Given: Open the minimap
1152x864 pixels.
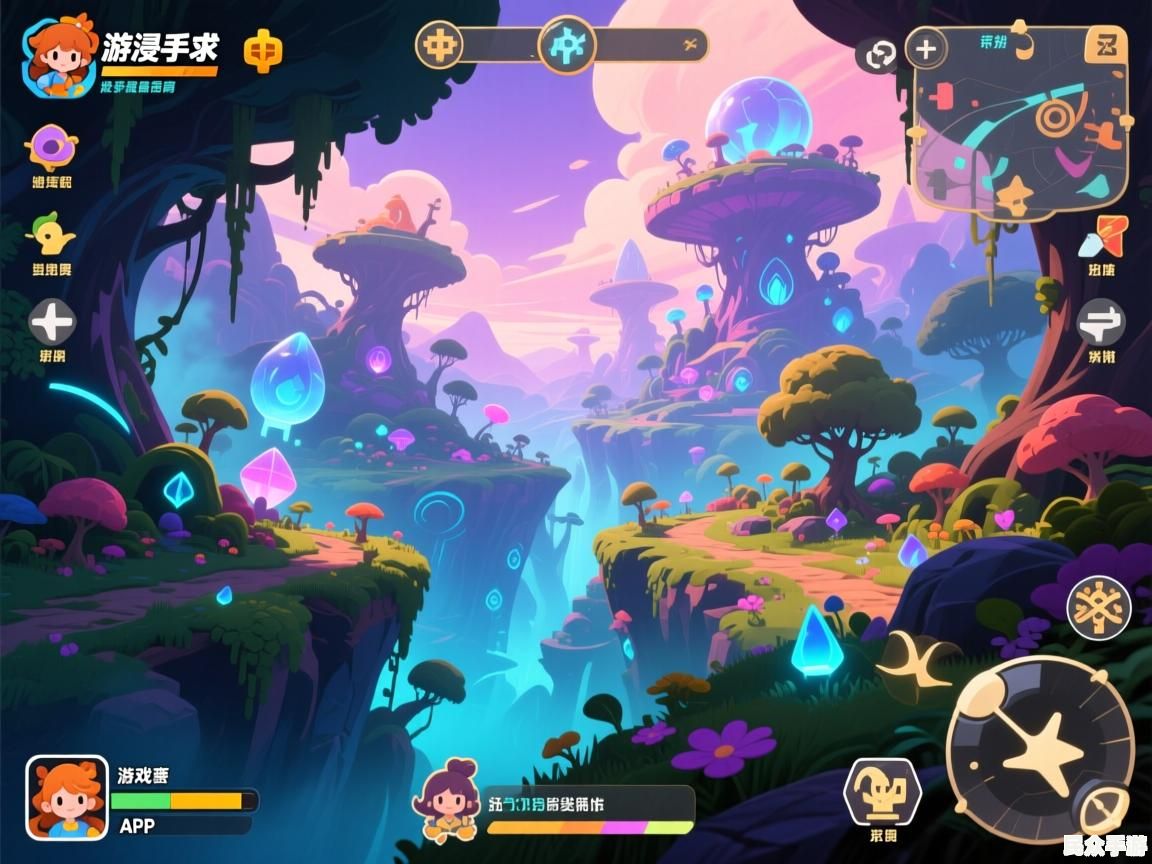Looking at the screenshot, I should tap(1020, 130).
